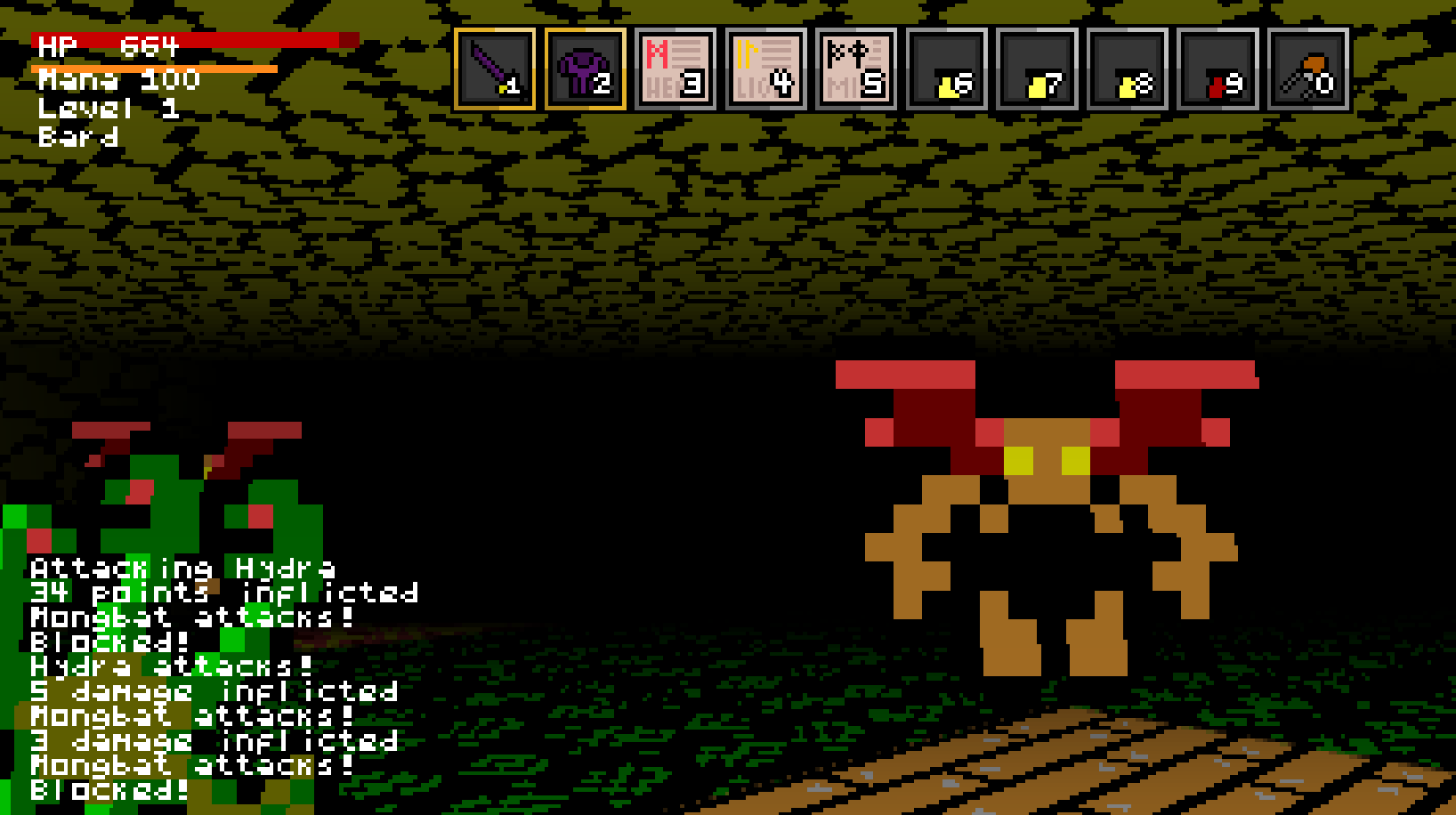Select the yellow item in slot 8
The width and height of the screenshot is (1456, 815).
(x=1128, y=69)
